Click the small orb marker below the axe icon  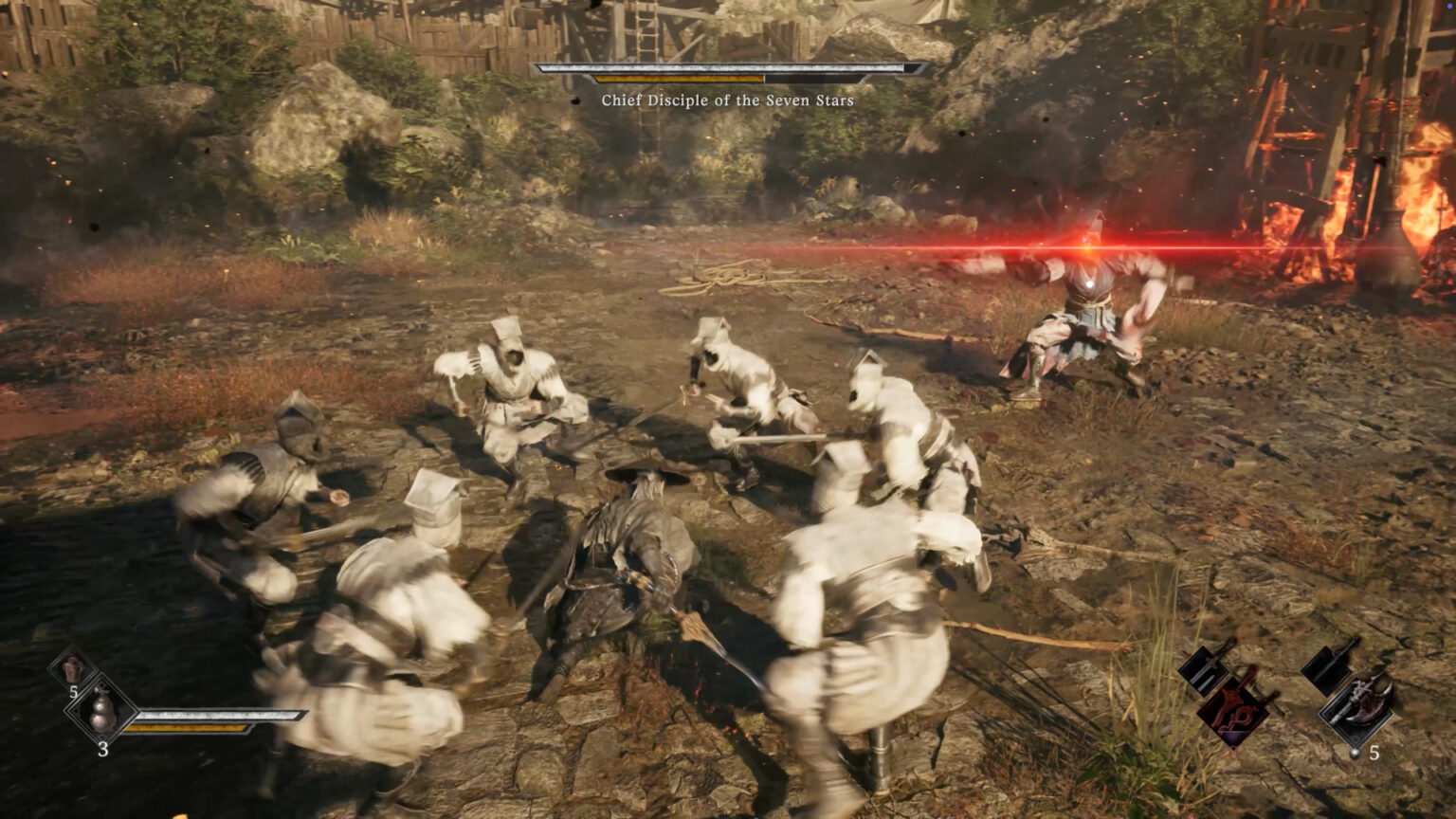[x=1354, y=753]
